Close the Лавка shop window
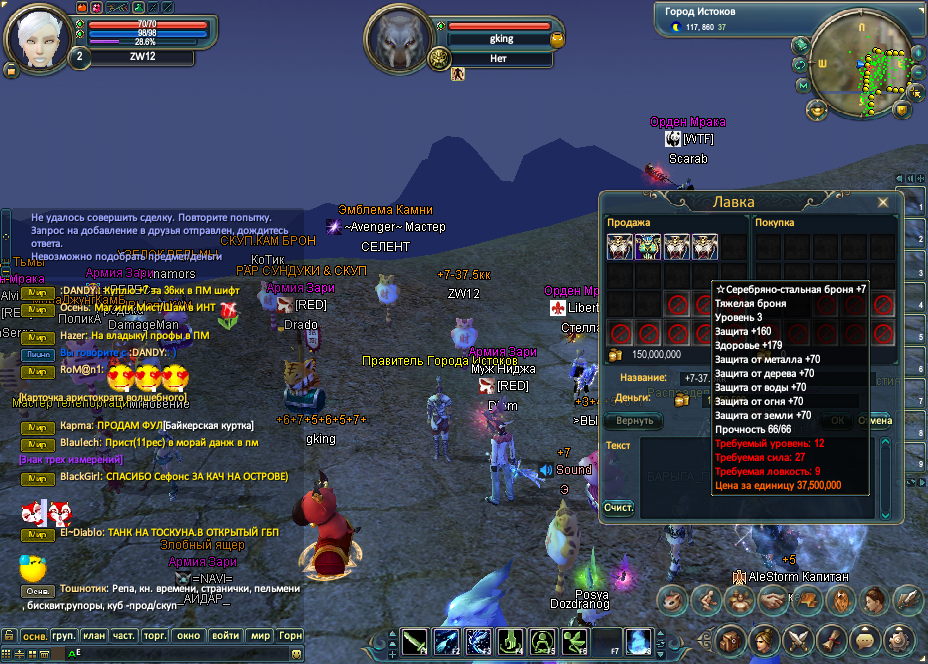Image resolution: width=928 pixels, height=664 pixels. tap(883, 202)
